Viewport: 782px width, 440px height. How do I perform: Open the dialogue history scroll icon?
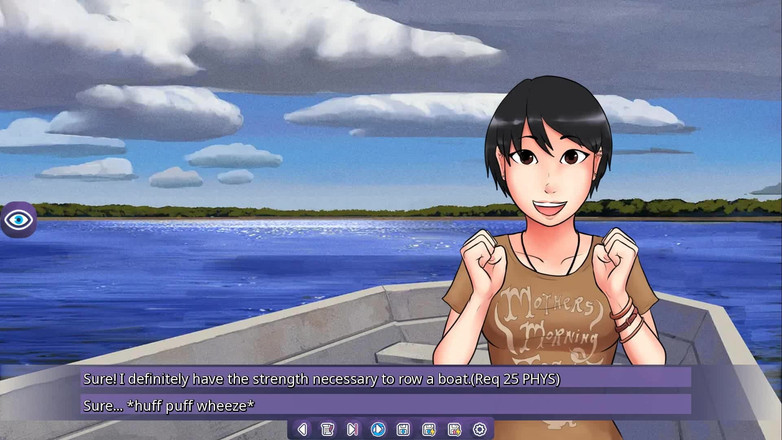coord(327,429)
